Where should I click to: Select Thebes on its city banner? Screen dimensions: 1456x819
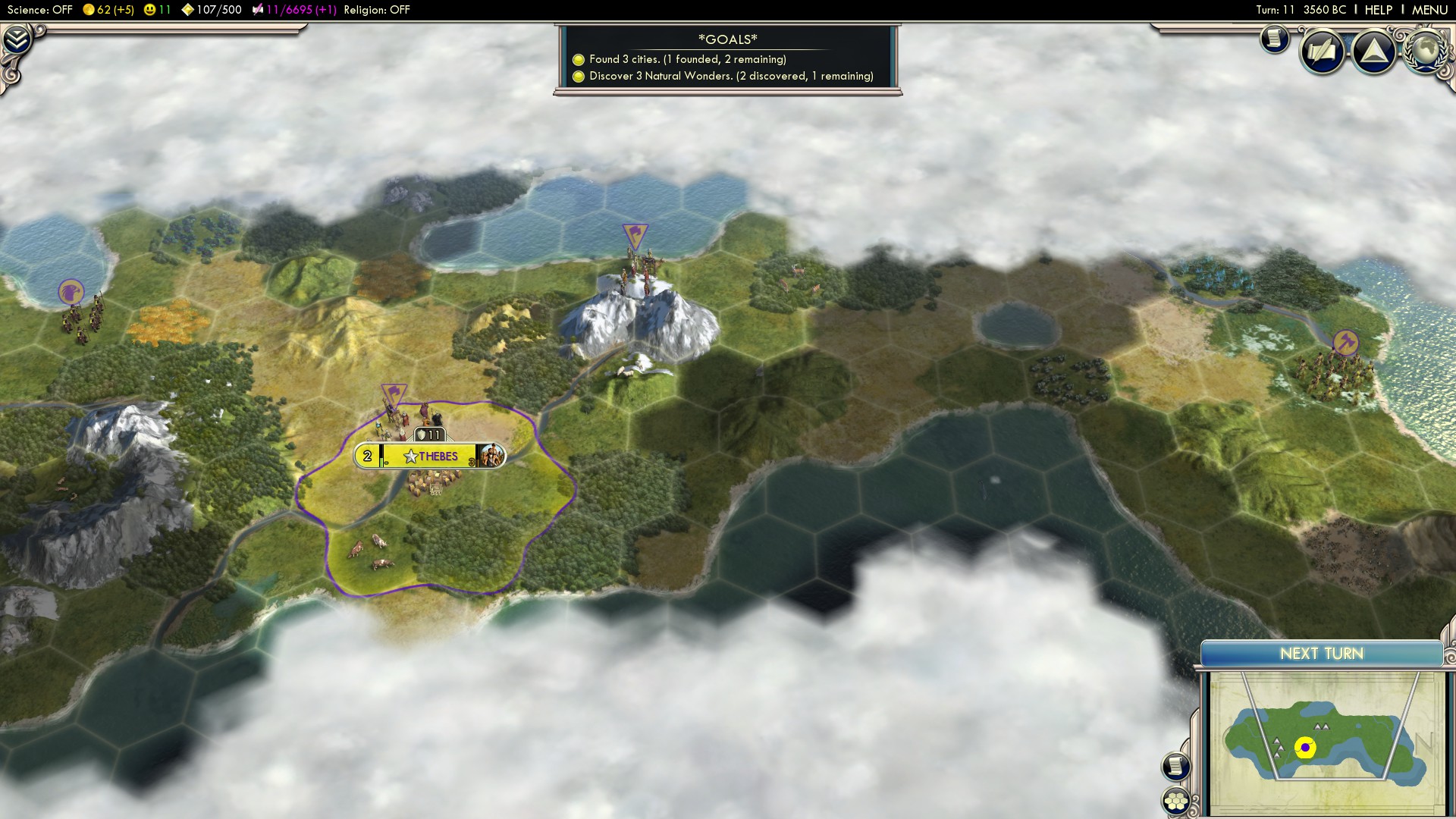click(429, 456)
